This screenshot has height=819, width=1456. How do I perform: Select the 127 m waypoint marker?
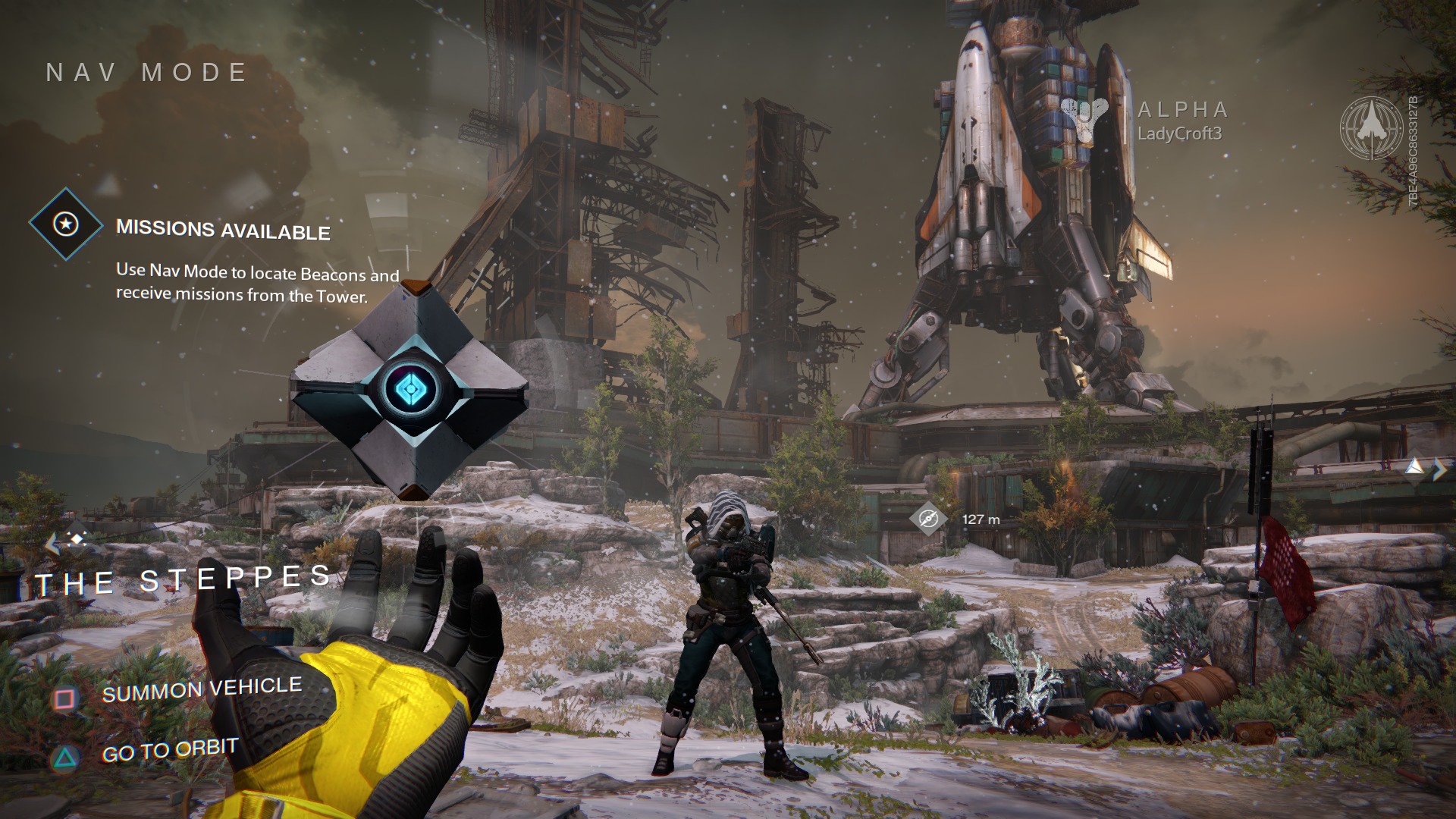(x=928, y=519)
